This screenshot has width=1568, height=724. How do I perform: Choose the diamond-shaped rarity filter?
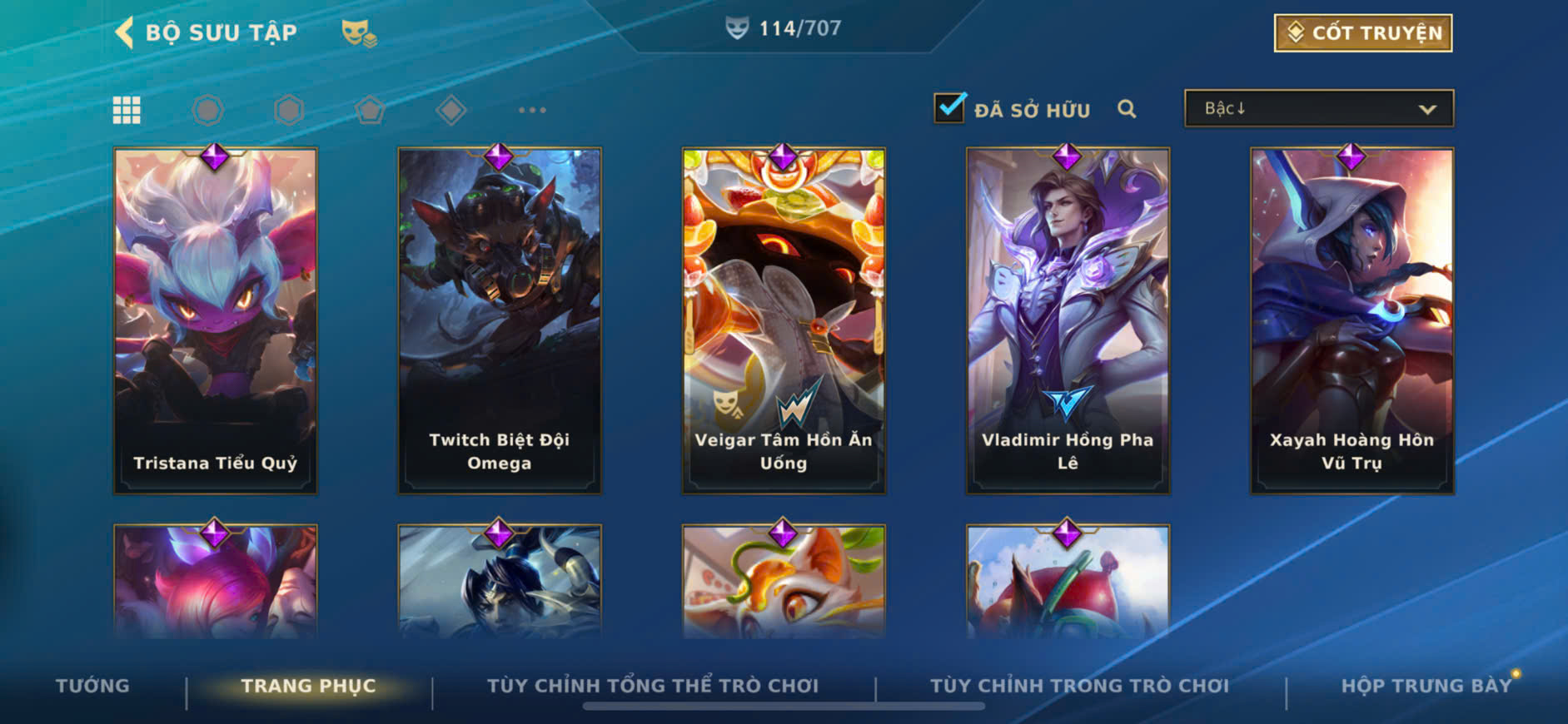coord(451,110)
